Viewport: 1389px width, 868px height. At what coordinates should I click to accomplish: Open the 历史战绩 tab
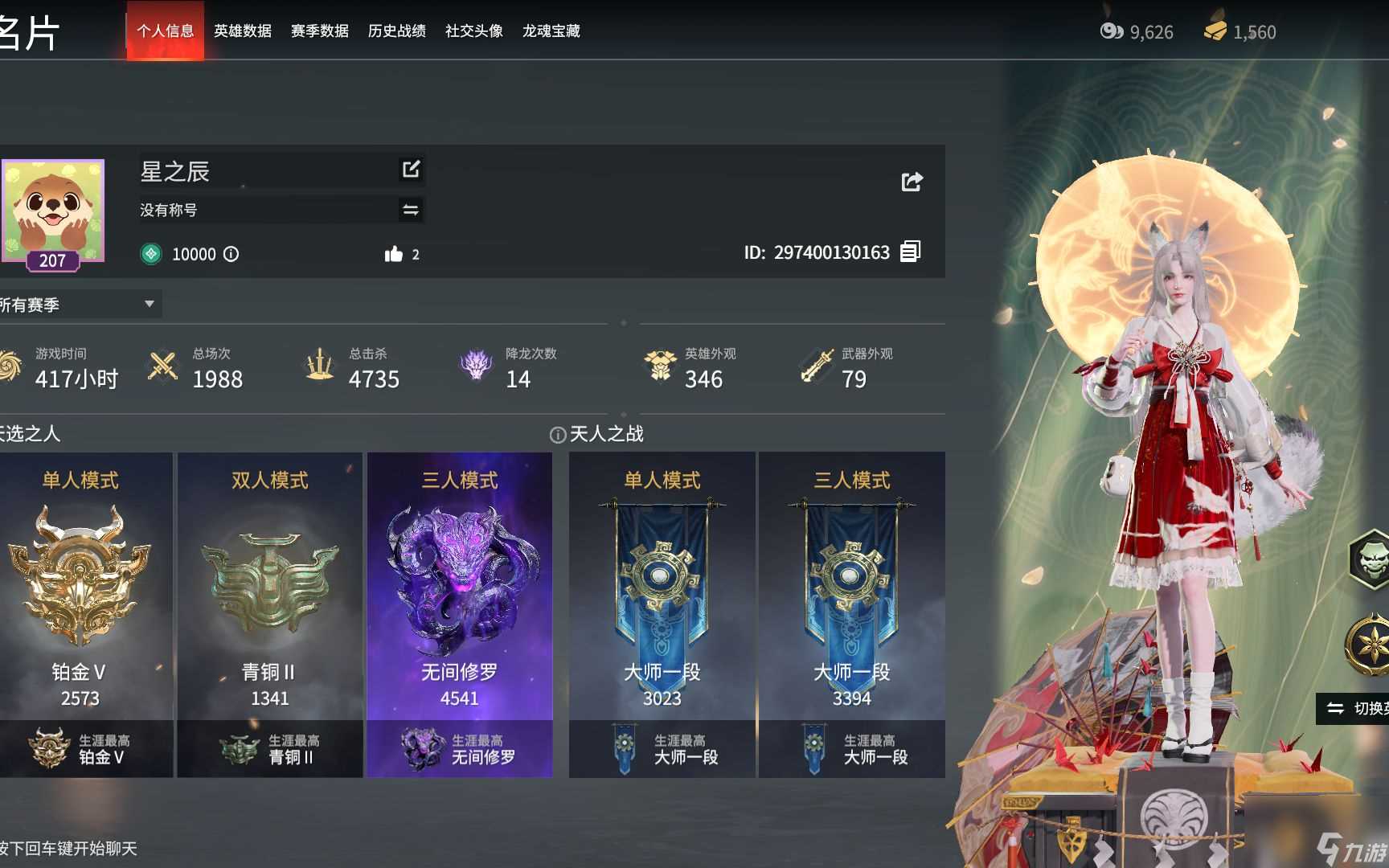tap(397, 31)
